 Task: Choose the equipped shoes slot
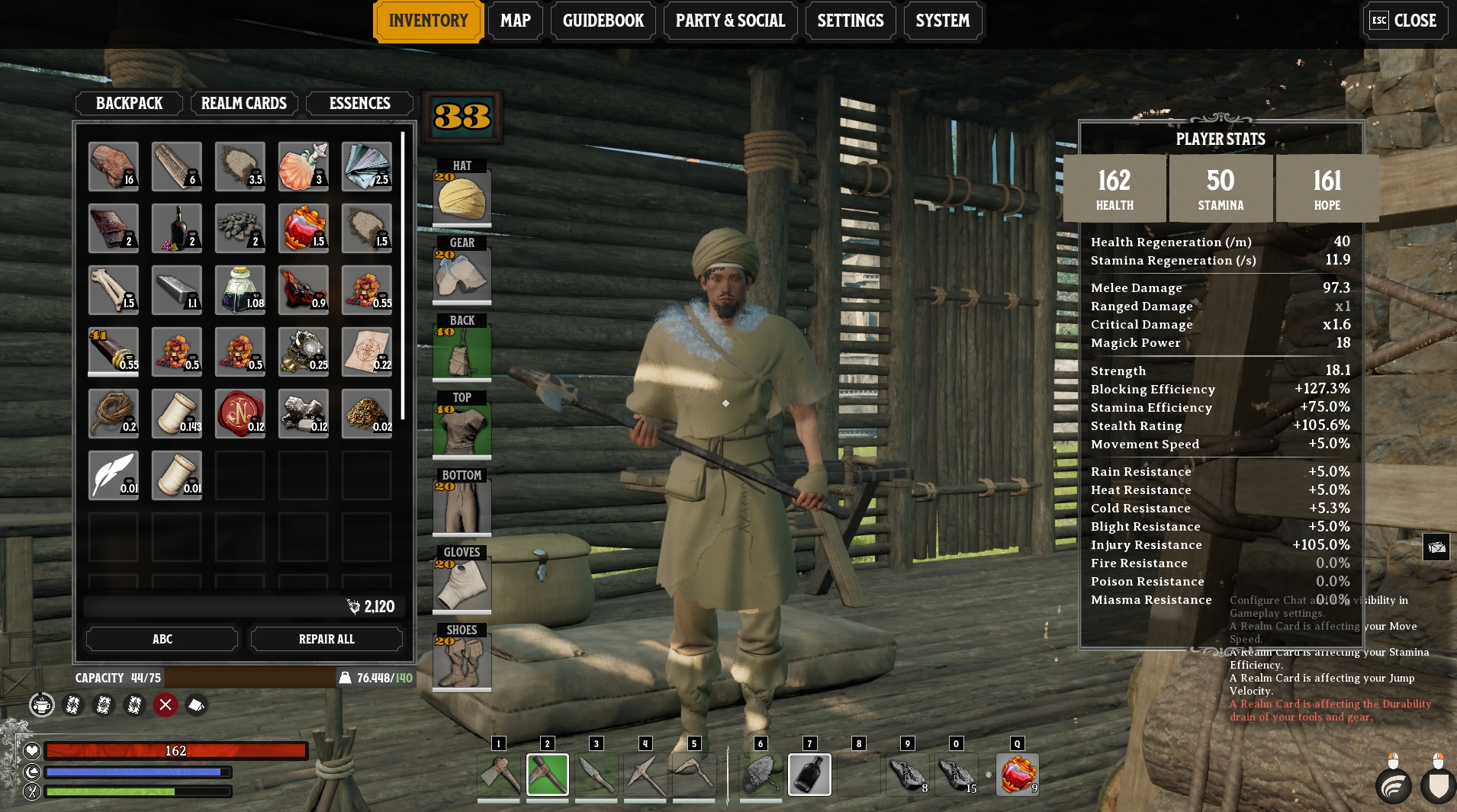(462, 662)
